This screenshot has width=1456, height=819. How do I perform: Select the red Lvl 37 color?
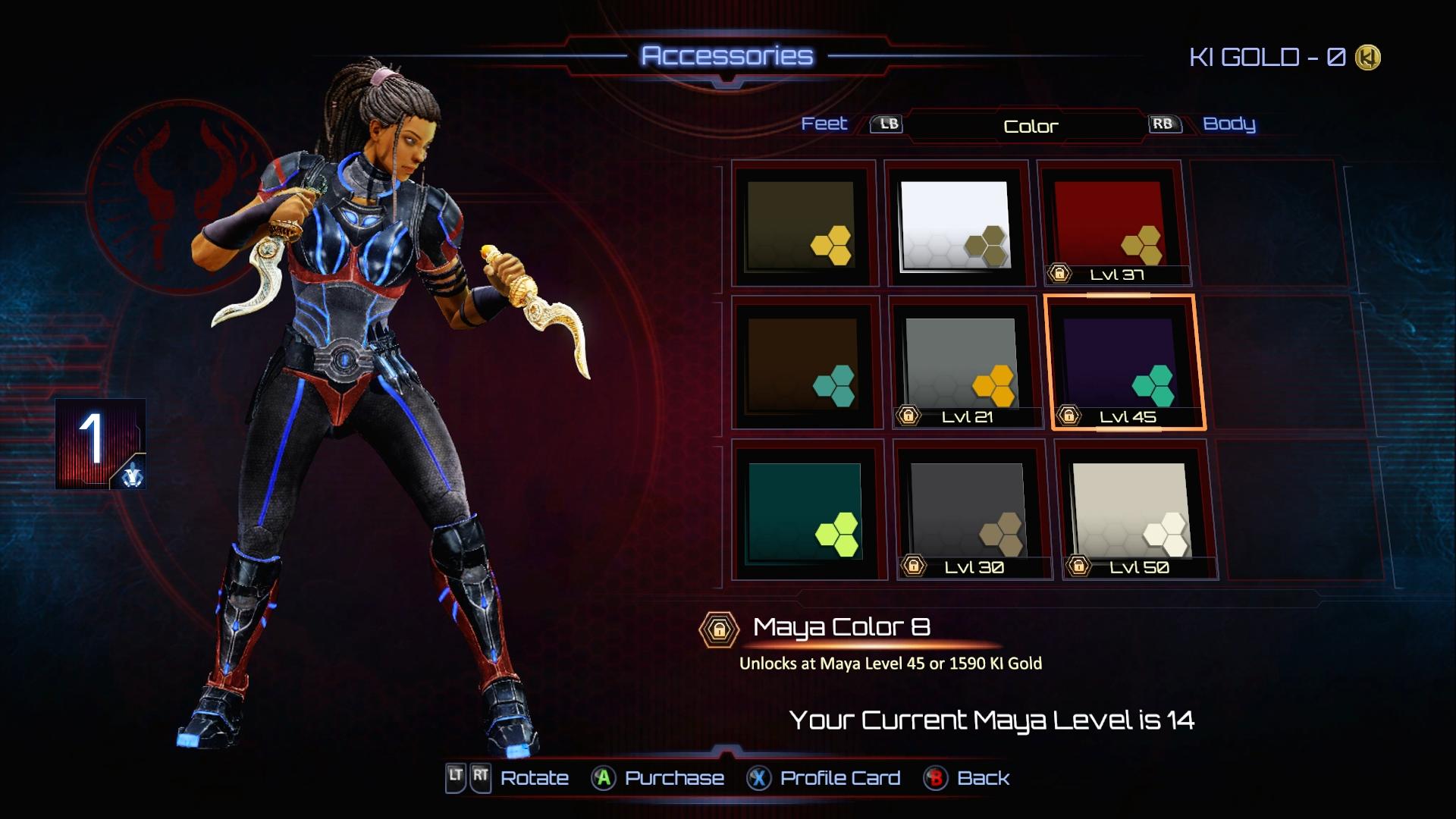pos(1109,224)
